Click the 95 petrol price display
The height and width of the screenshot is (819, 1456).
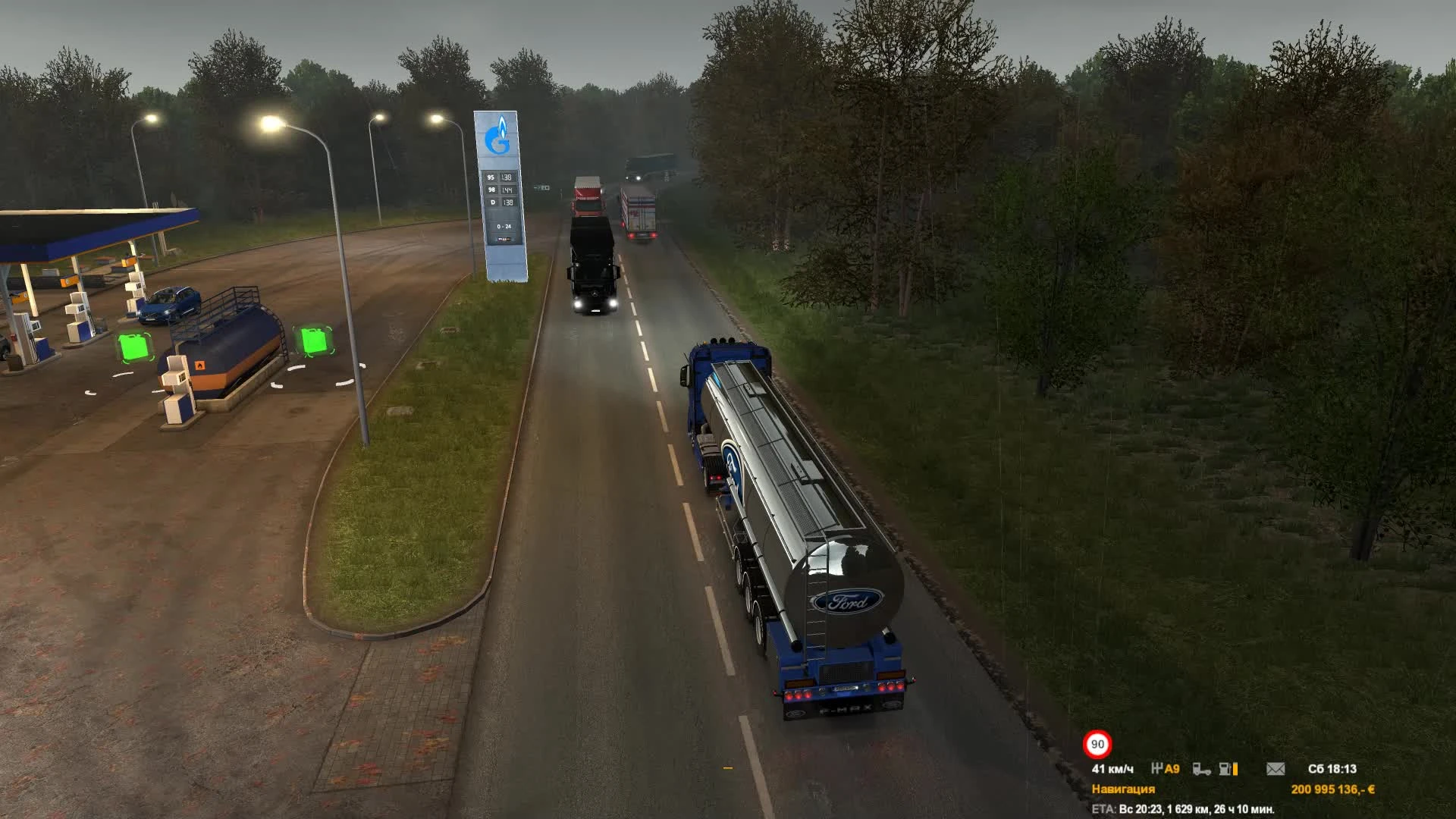point(499,177)
